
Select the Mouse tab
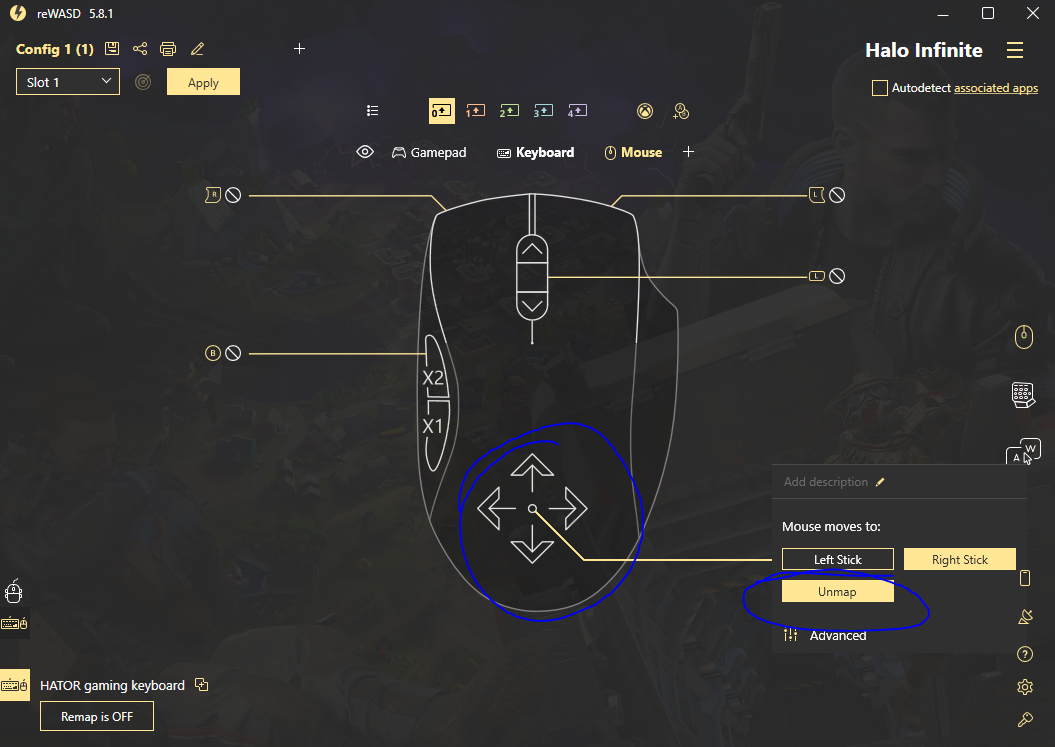tap(633, 152)
